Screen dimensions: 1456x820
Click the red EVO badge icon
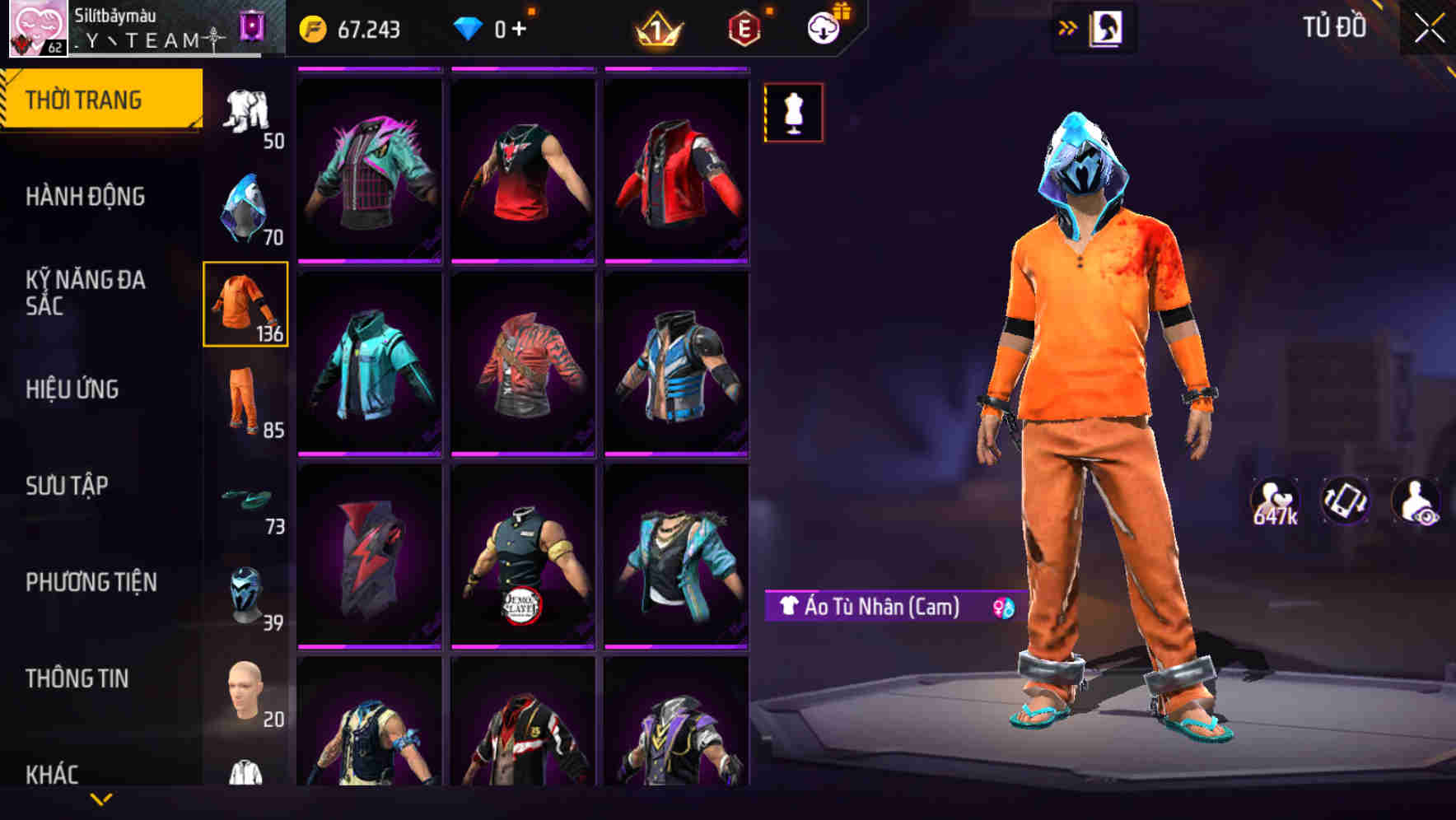click(744, 27)
